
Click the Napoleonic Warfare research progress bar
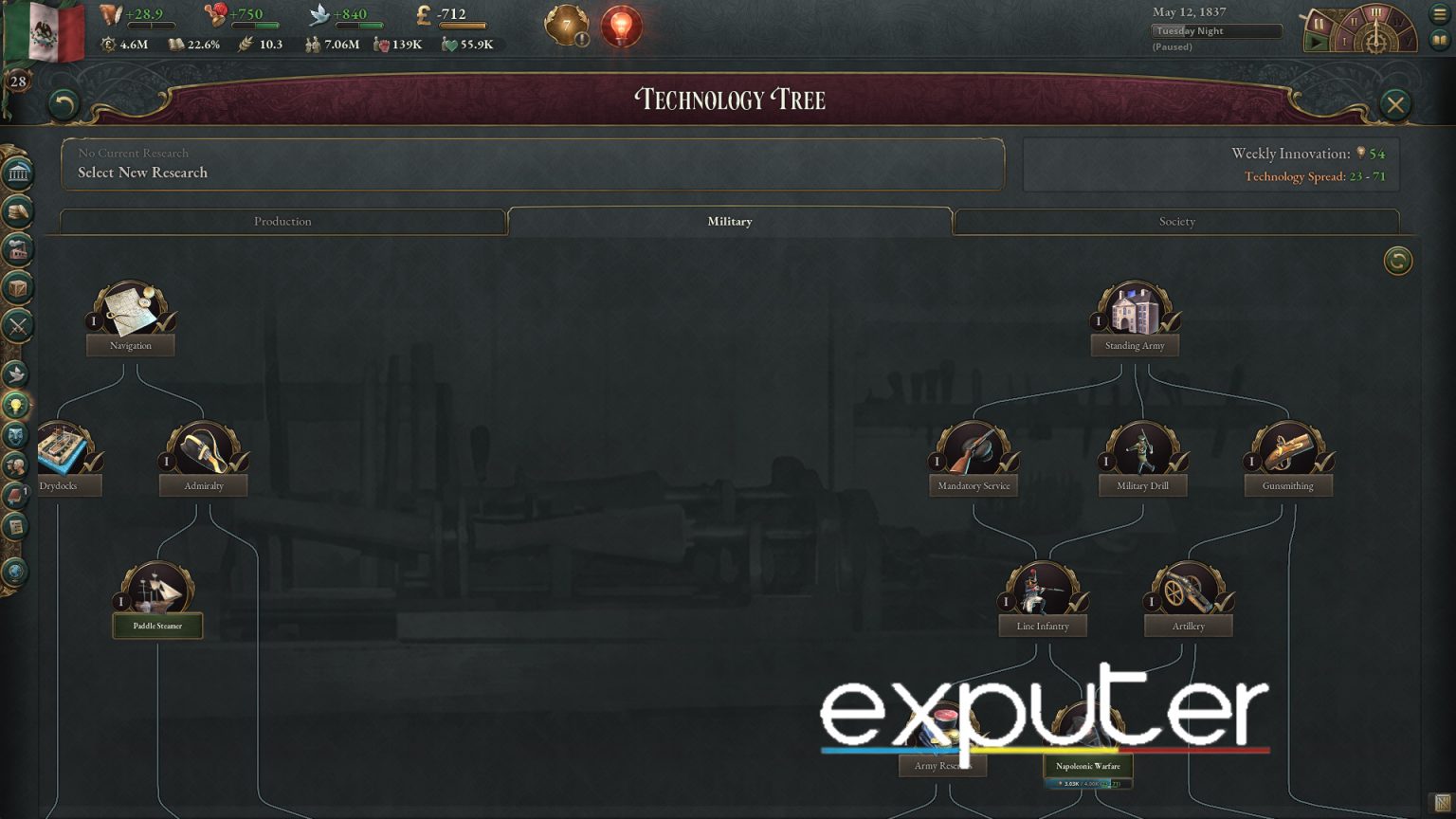pyautogui.click(x=1087, y=783)
